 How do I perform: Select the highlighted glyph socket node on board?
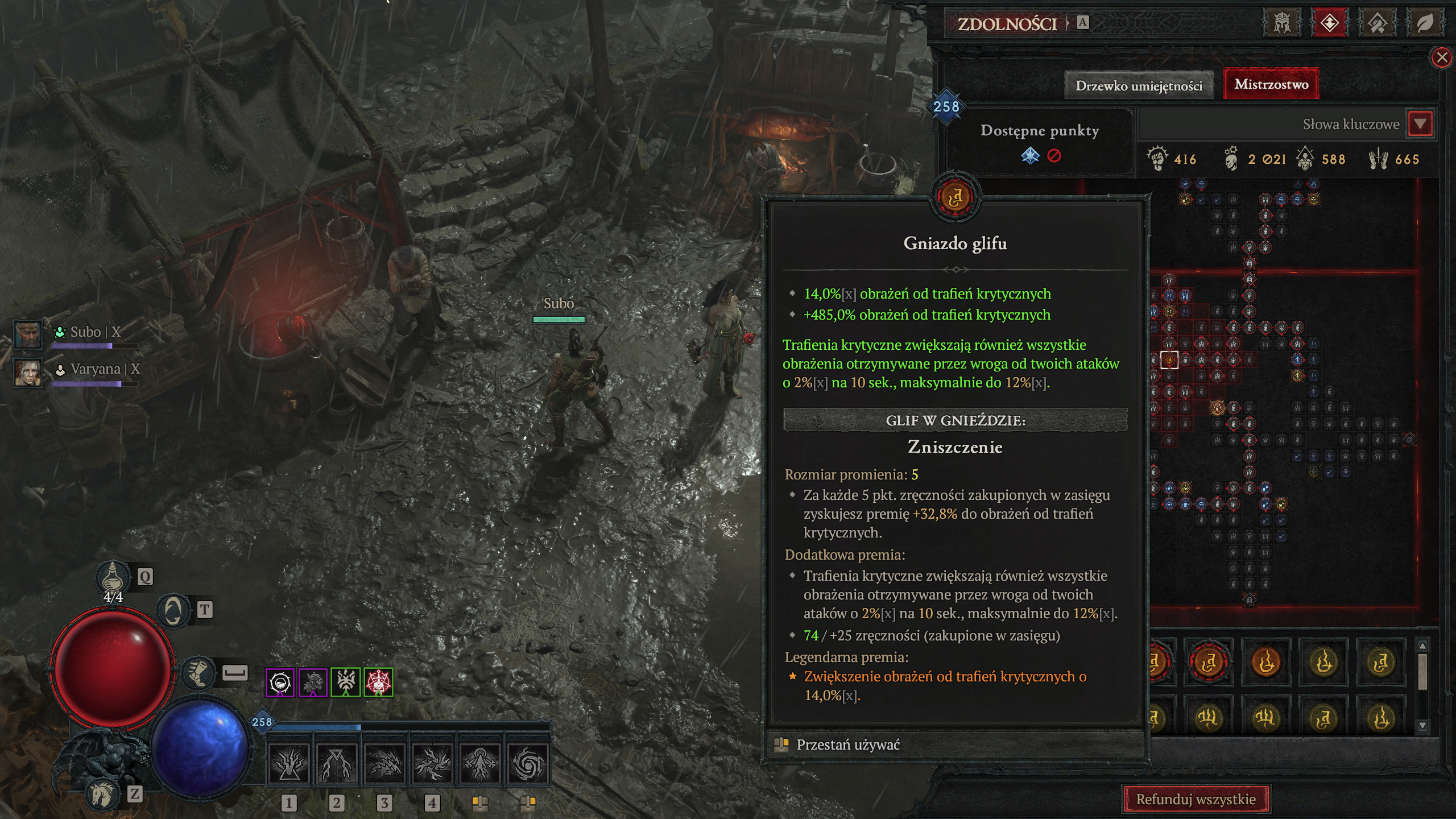[x=1169, y=359]
